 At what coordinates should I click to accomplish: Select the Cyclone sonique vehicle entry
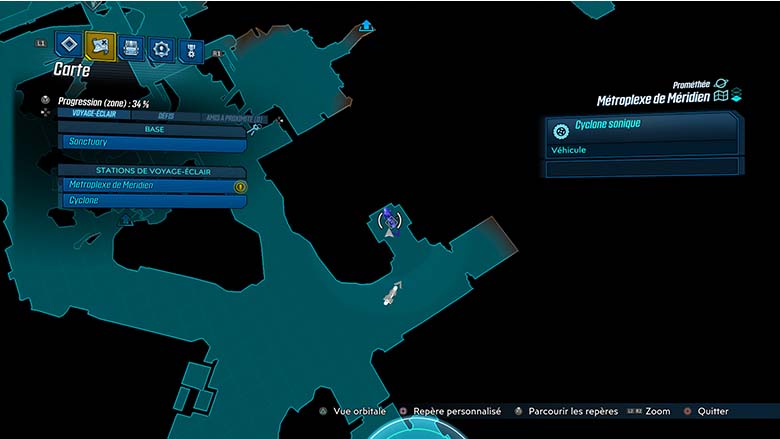(x=642, y=131)
